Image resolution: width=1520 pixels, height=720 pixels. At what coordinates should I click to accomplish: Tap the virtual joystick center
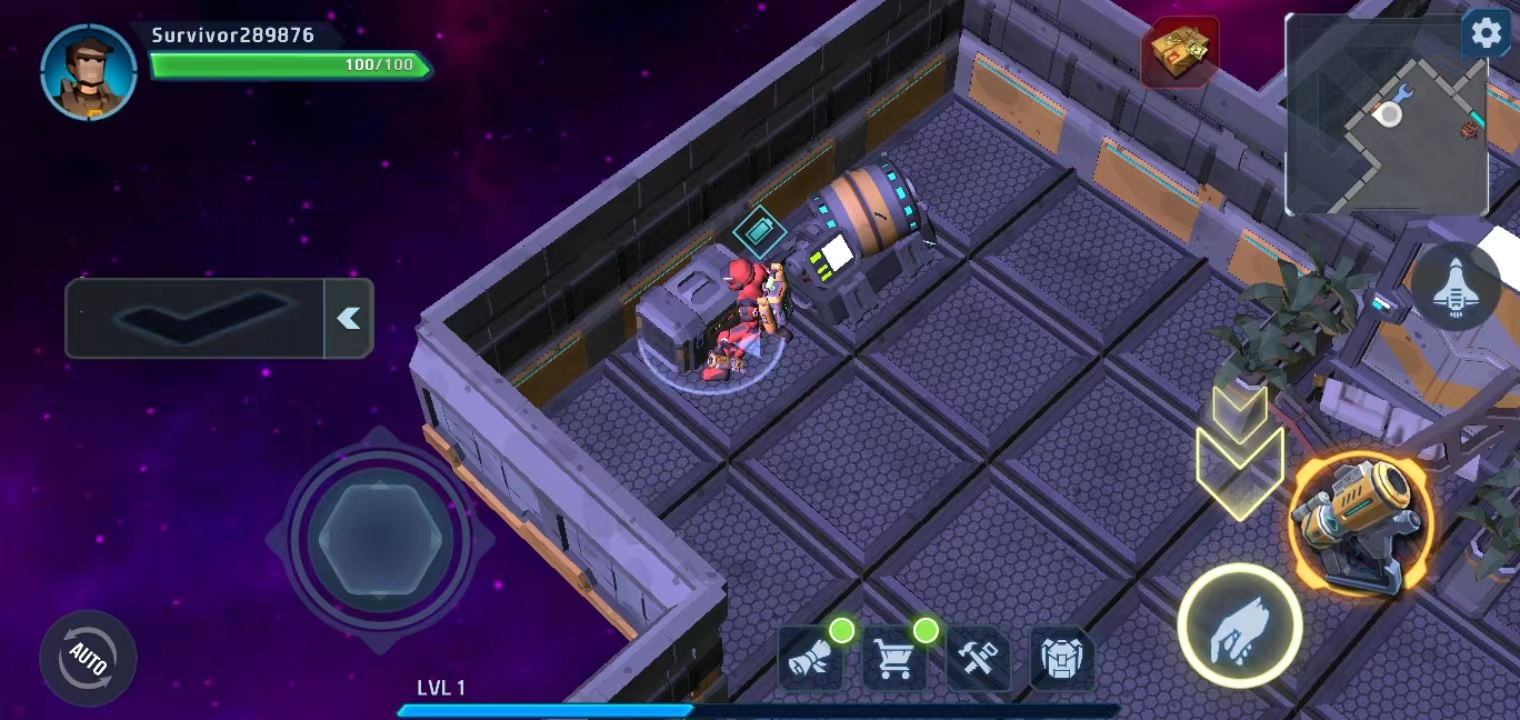point(380,540)
